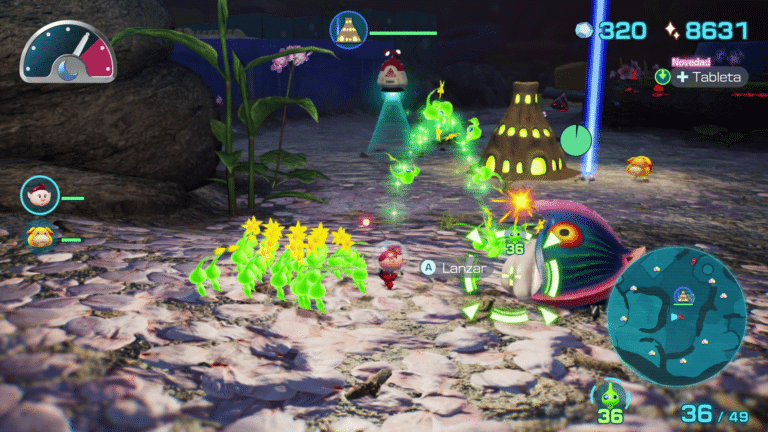The image size is (768, 432).
Task: Select the Glow Pikmin squad type icon
Action: coord(611,393)
